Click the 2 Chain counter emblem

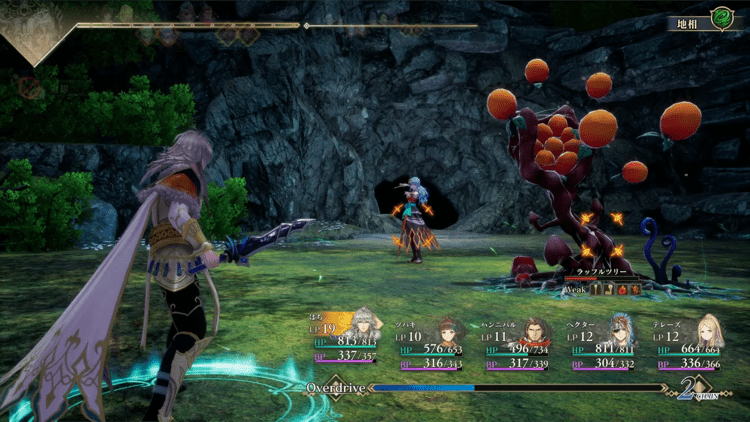coord(693,388)
